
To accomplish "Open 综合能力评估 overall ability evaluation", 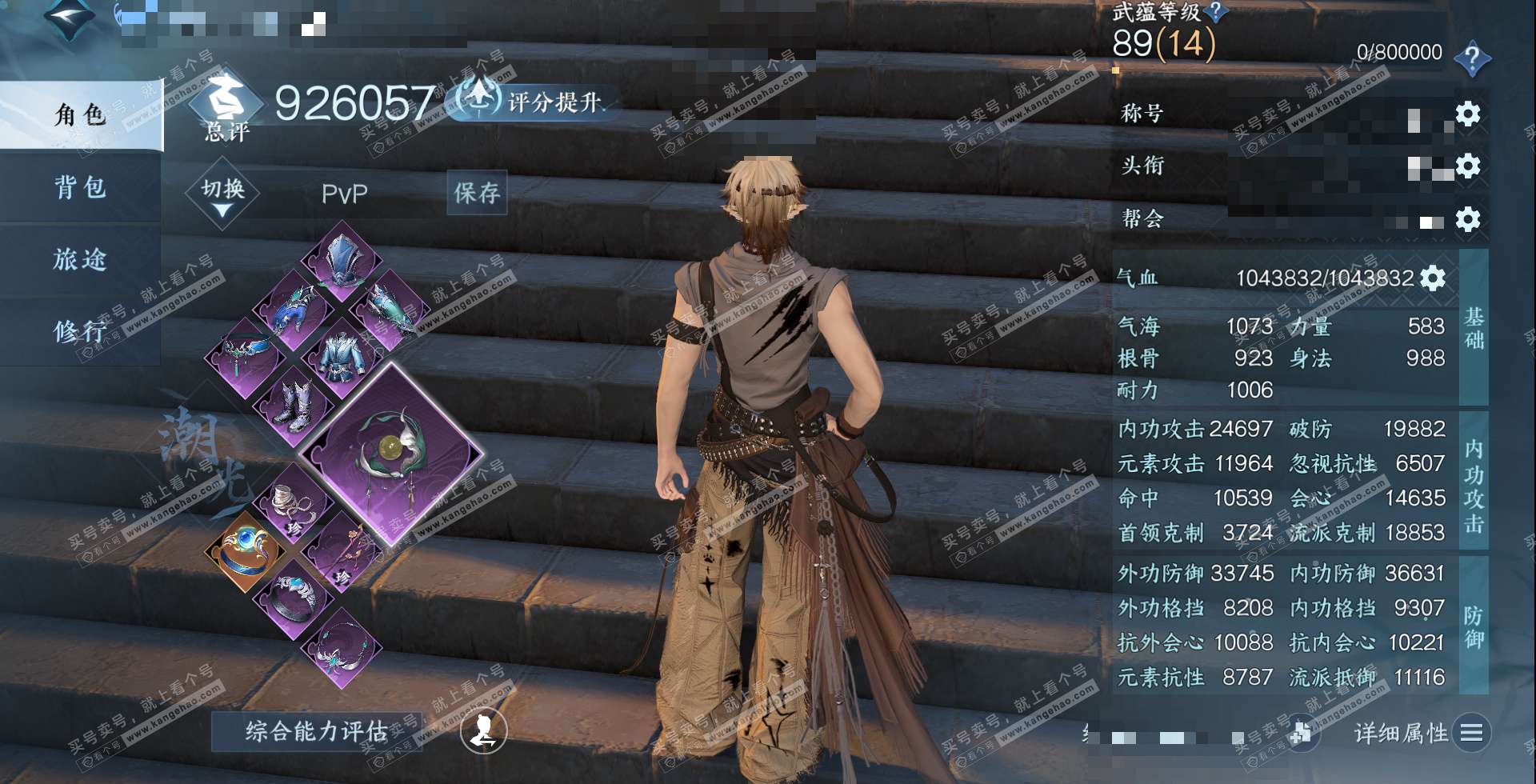I will click(316, 731).
